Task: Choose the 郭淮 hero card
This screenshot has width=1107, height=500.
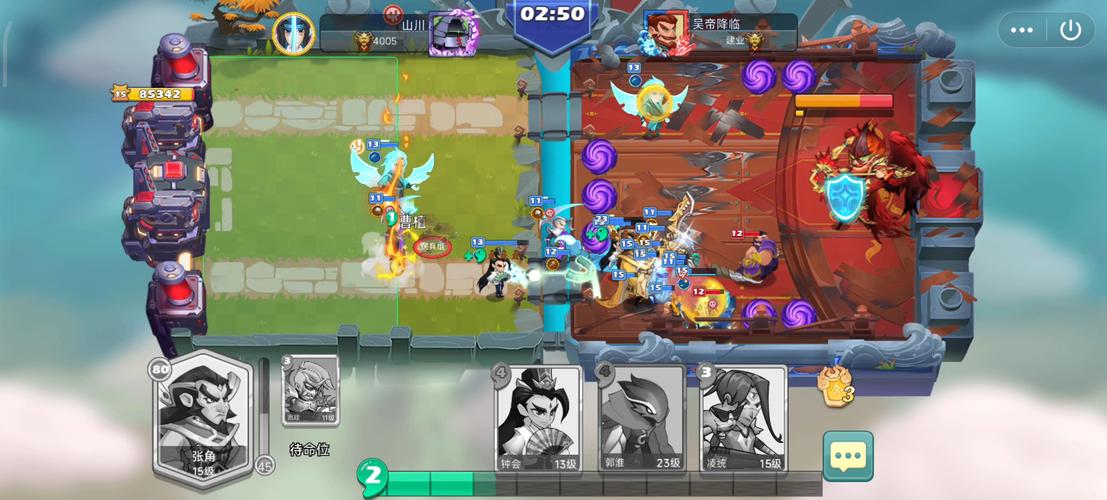Action: point(641,418)
